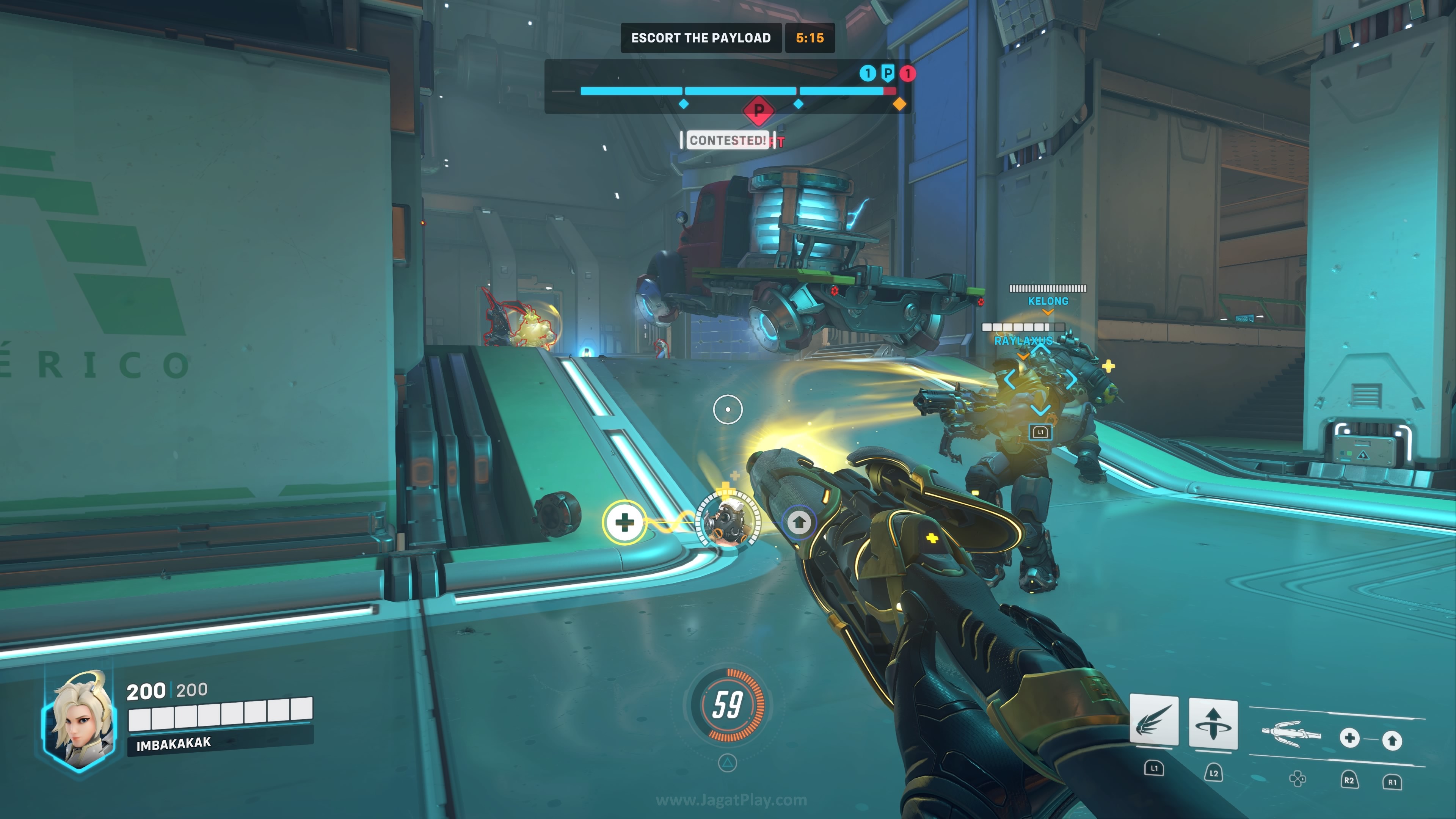1456x819 pixels.
Task: Activate the Guardian Angel wing ability
Action: click(1153, 721)
